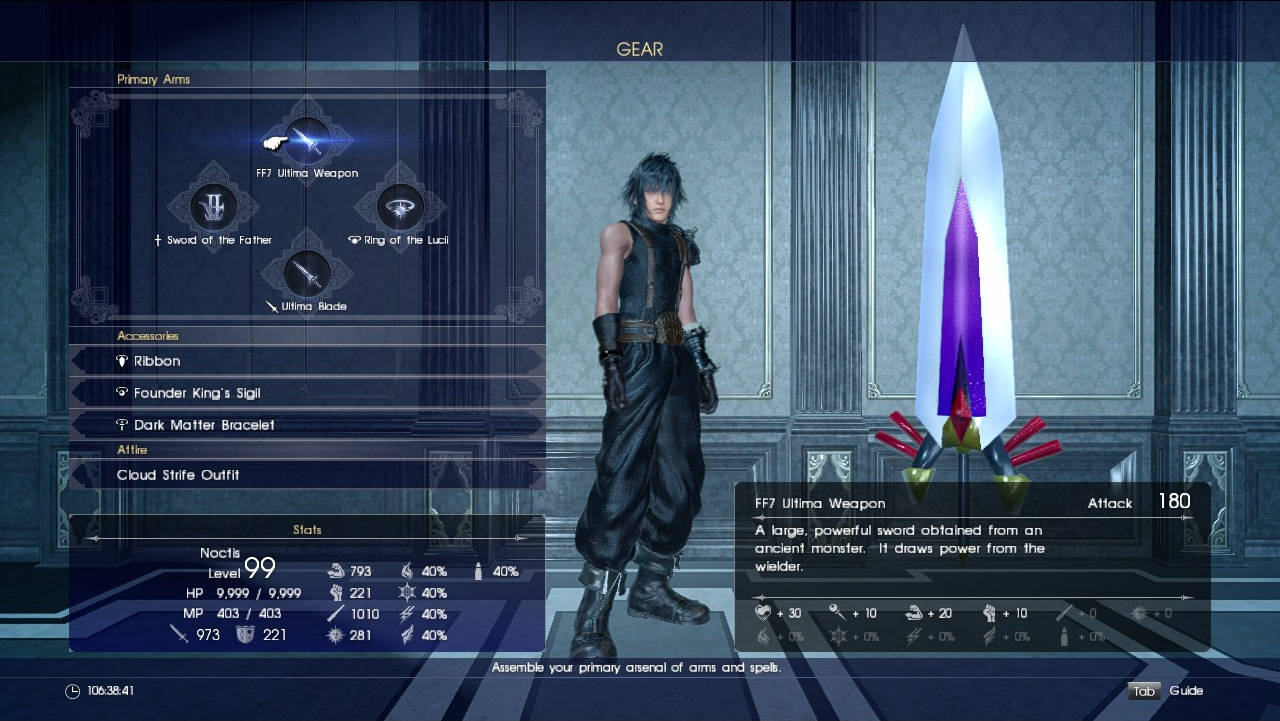Pick the Ultima Blade weapon slot
The height and width of the screenshot is (721, 1280).
point(306,273)
